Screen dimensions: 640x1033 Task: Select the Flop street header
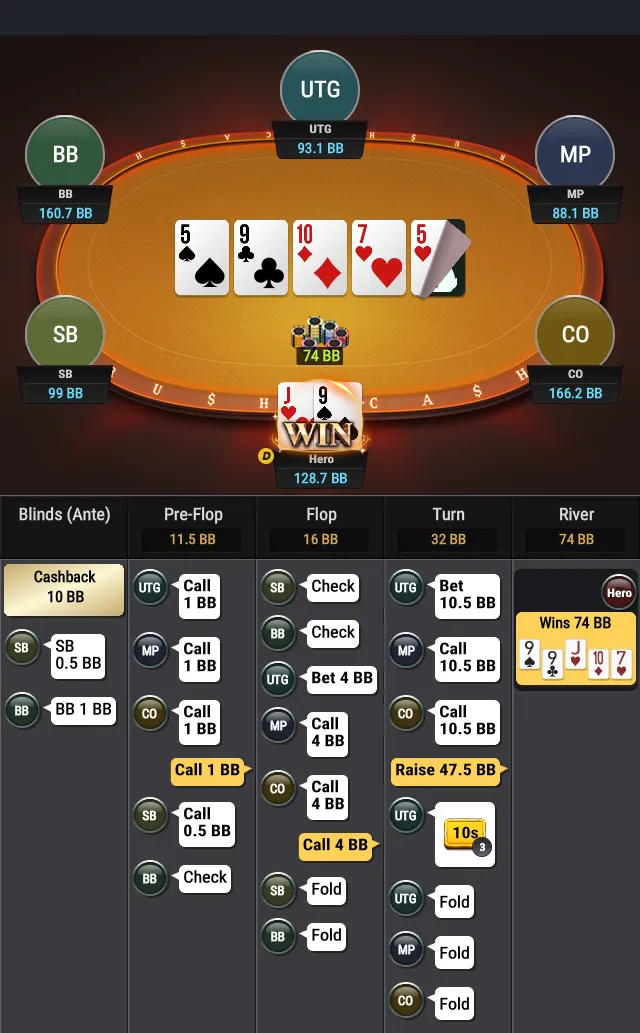[321, 515]
